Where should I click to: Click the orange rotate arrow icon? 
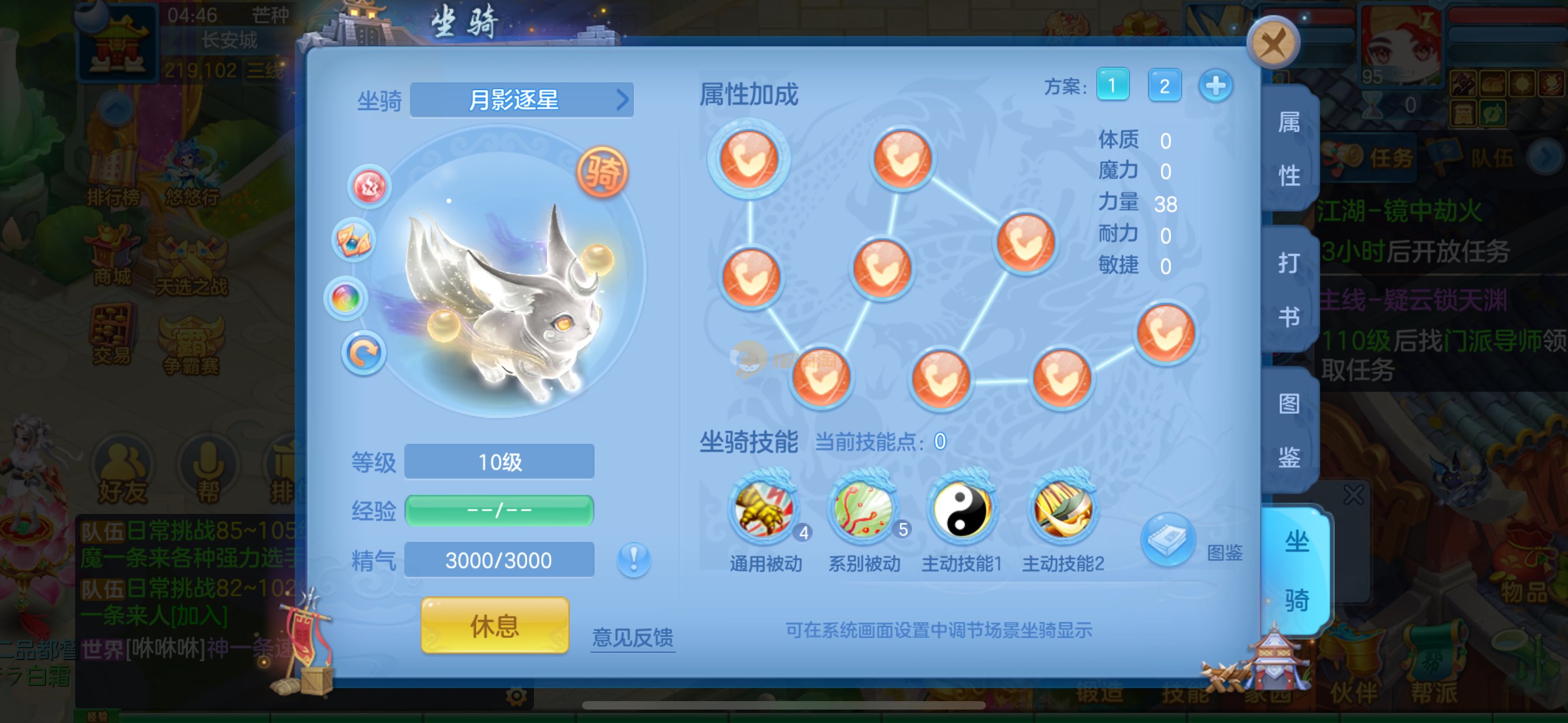pos(363,353)
